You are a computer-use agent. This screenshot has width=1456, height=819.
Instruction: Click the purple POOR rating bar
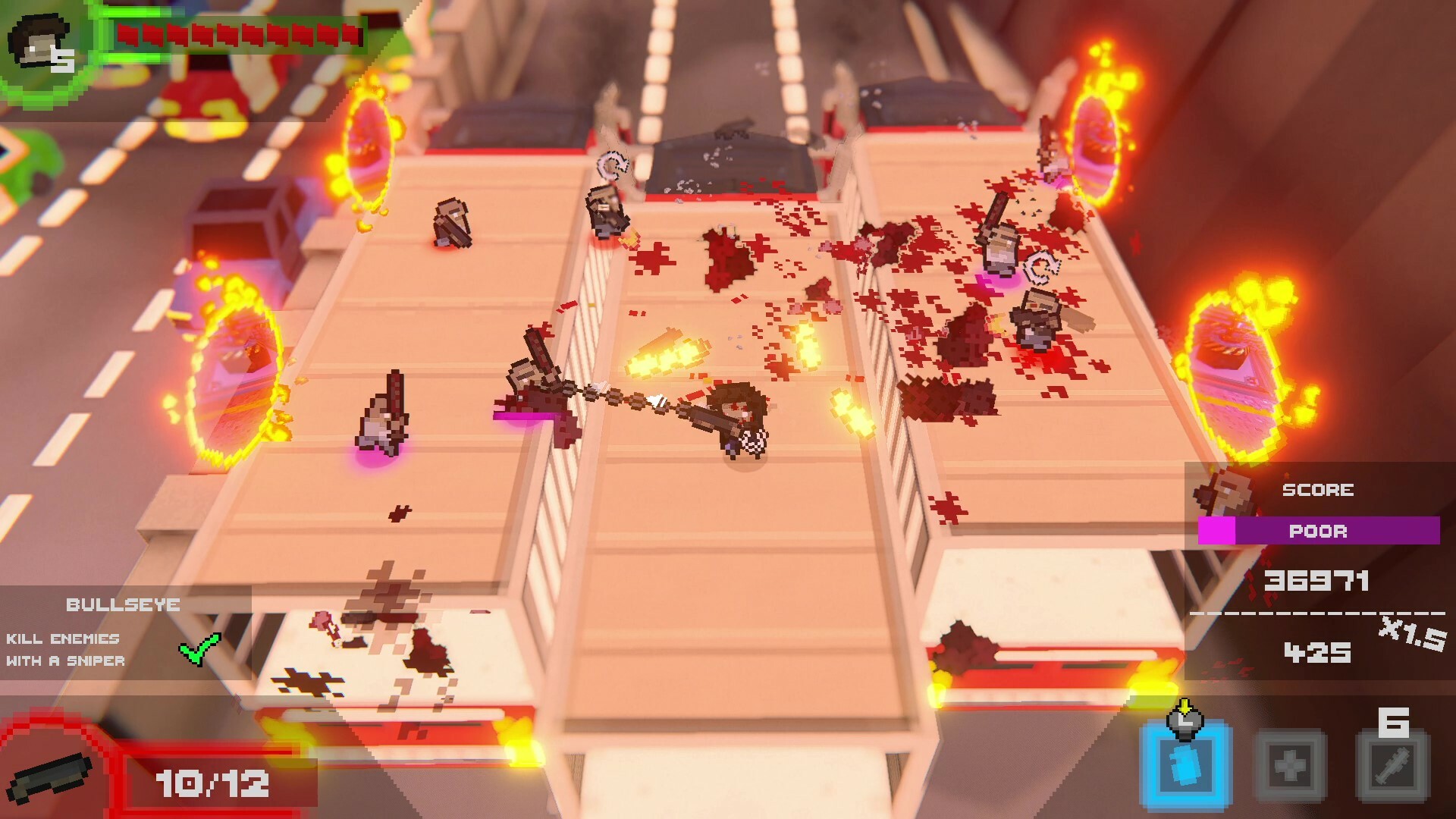(1317, 532)
